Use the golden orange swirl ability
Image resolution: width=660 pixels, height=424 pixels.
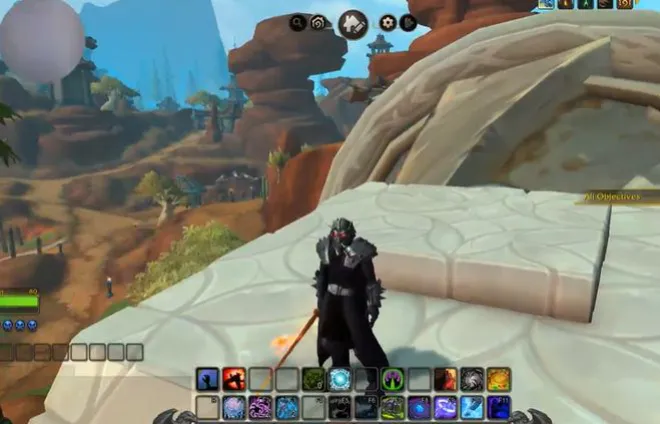pos(498,379)
